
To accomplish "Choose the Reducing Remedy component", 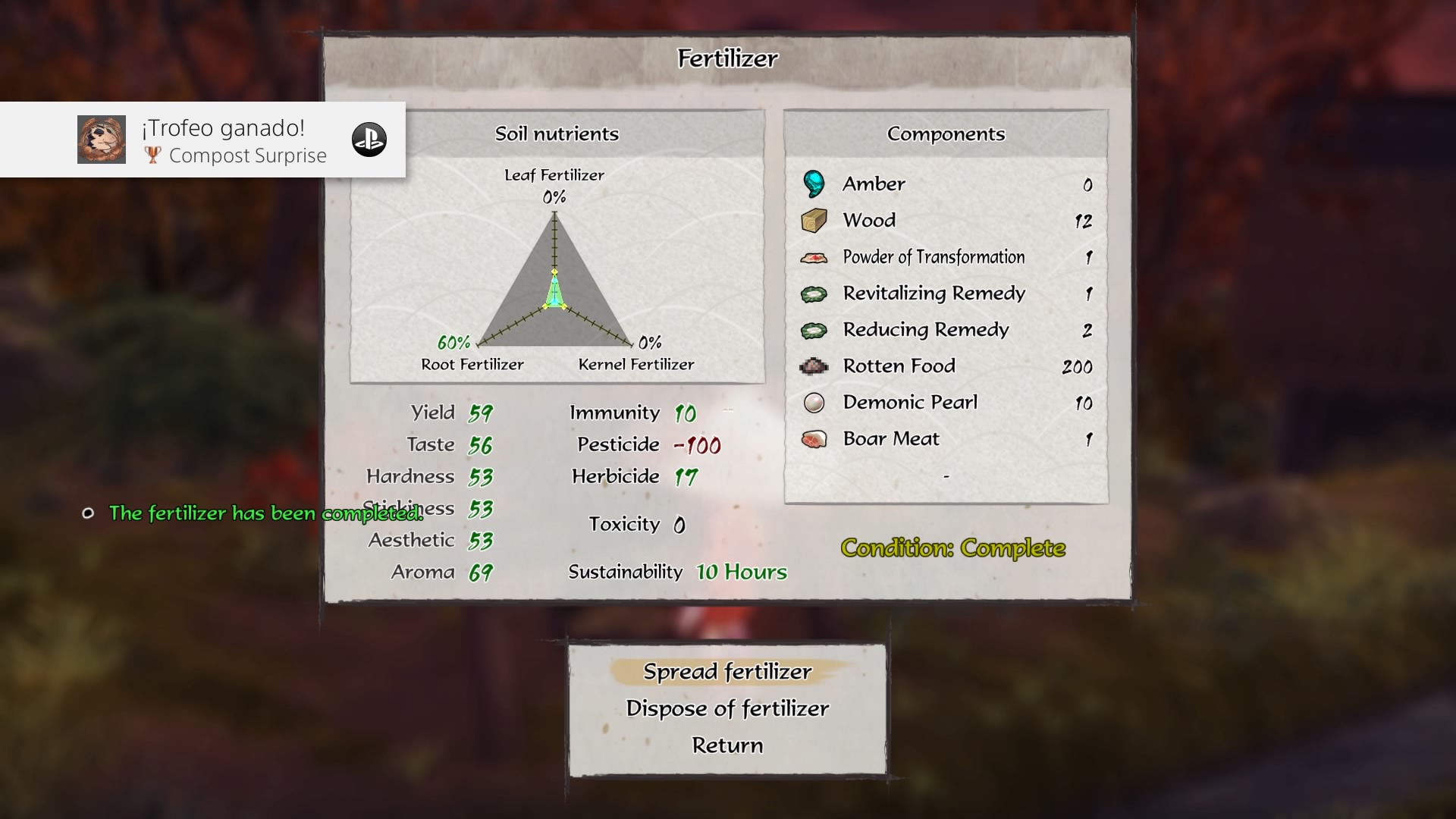I will pyautogui.click(x=946, y=330).
